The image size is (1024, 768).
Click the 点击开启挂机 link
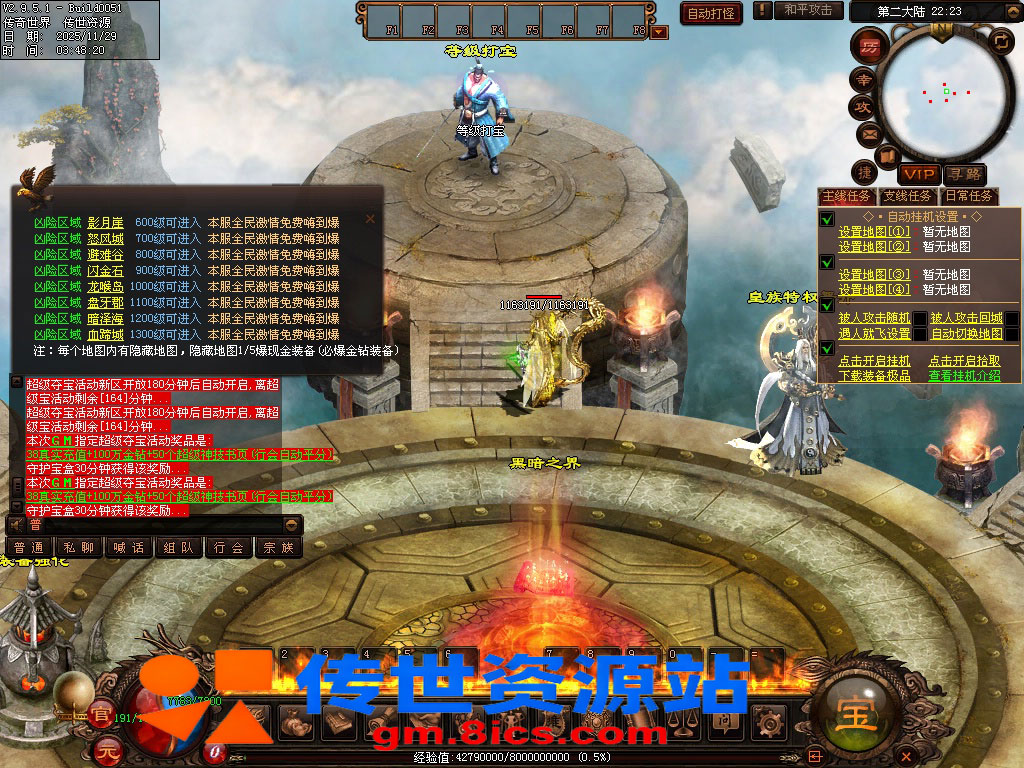pos(874,361)
